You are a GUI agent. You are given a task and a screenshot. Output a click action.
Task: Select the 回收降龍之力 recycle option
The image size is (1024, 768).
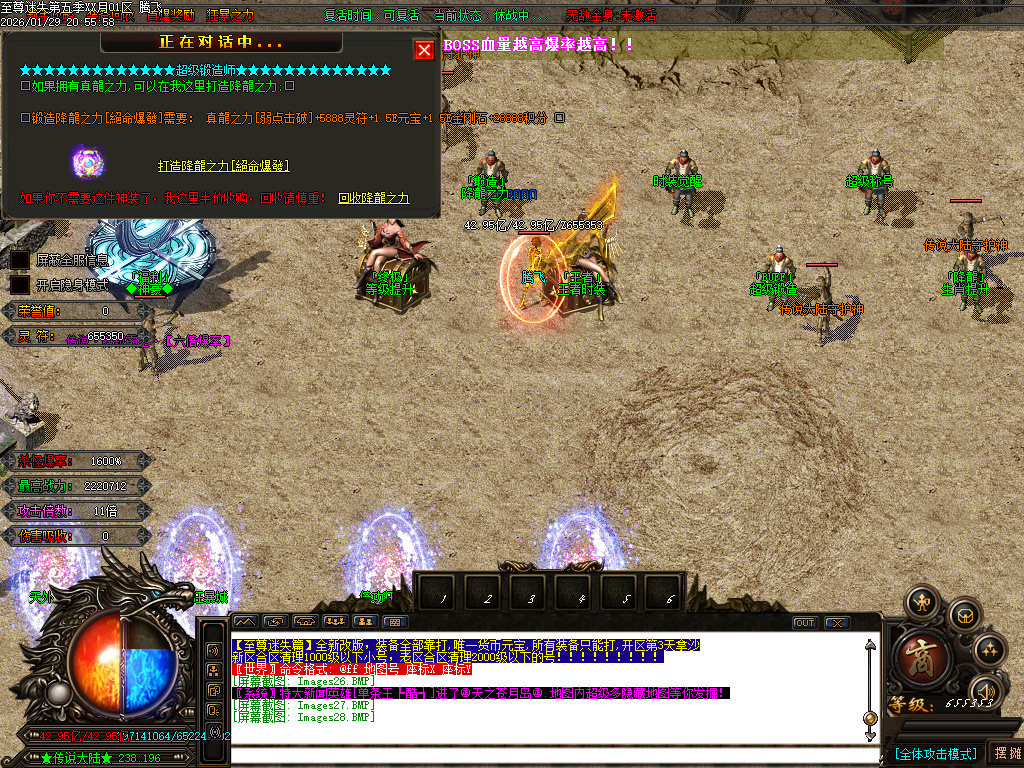[x=373, y=198]
